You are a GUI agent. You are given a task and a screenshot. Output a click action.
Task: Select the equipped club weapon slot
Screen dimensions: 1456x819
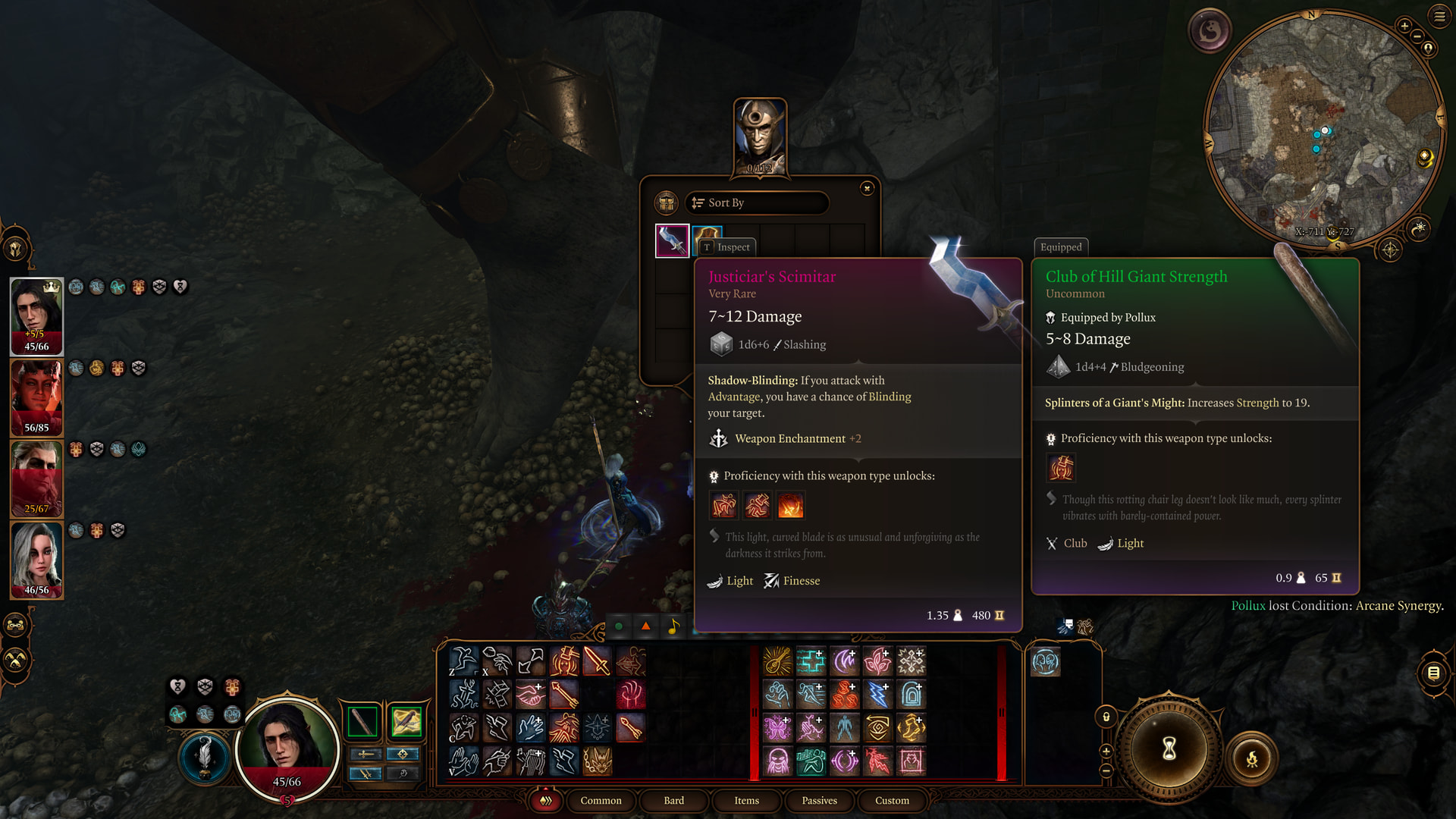click(x=362, y=721)
